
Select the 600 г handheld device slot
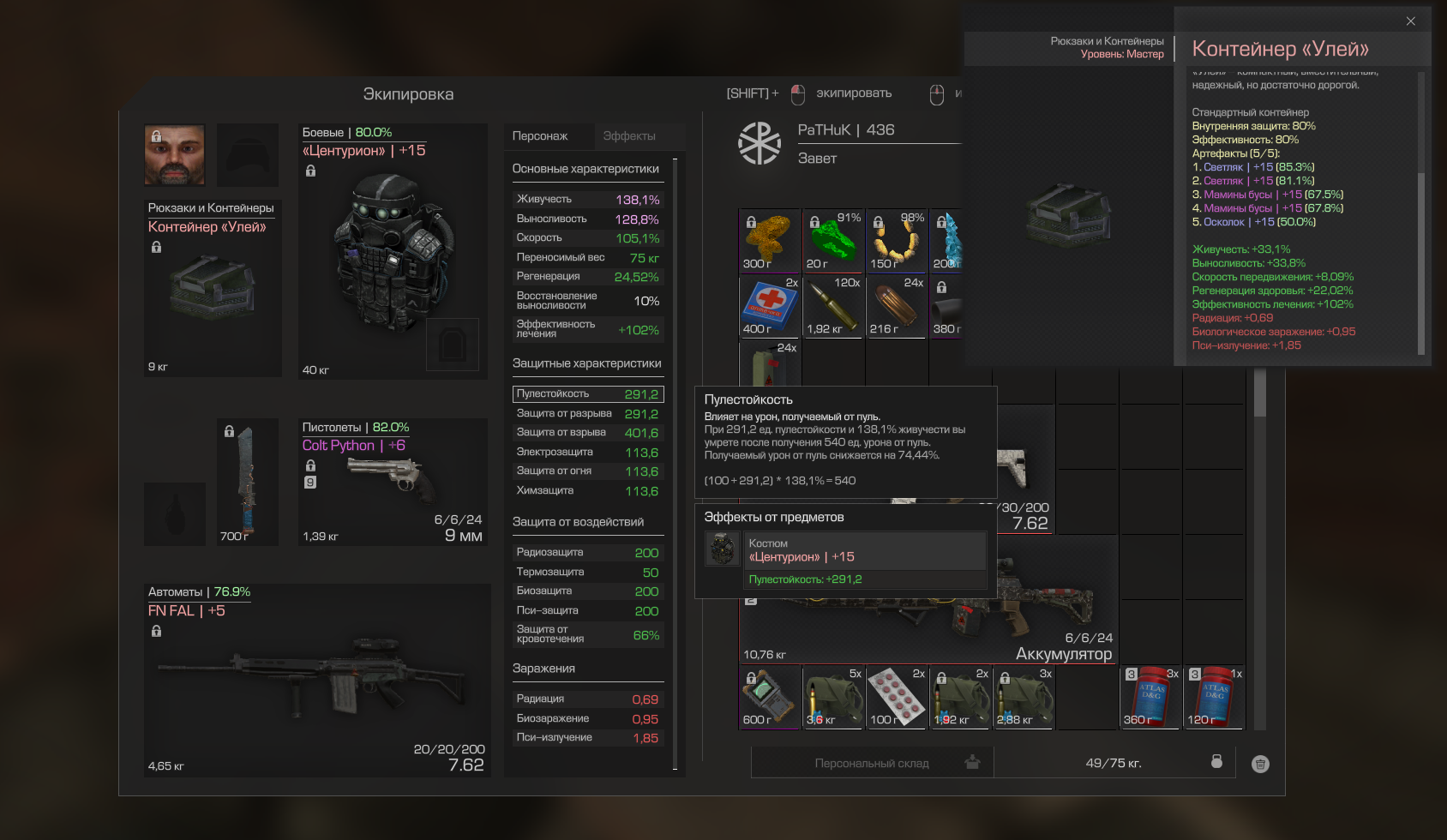[x=769, y=697]
